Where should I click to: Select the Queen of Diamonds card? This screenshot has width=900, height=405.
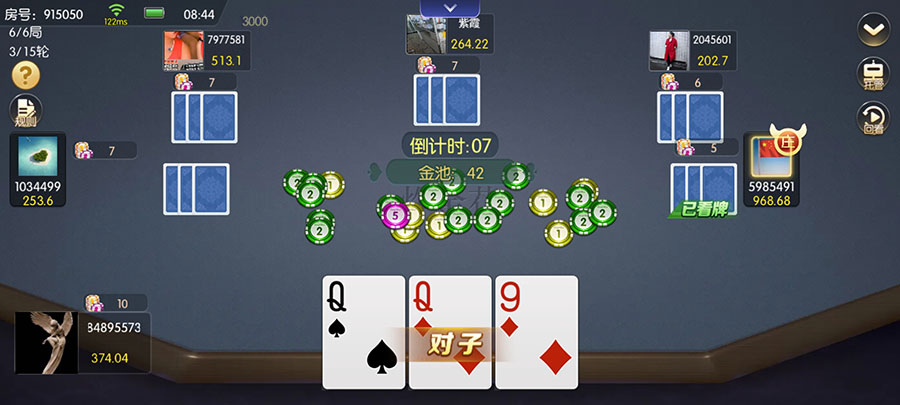tap(449, 310)
